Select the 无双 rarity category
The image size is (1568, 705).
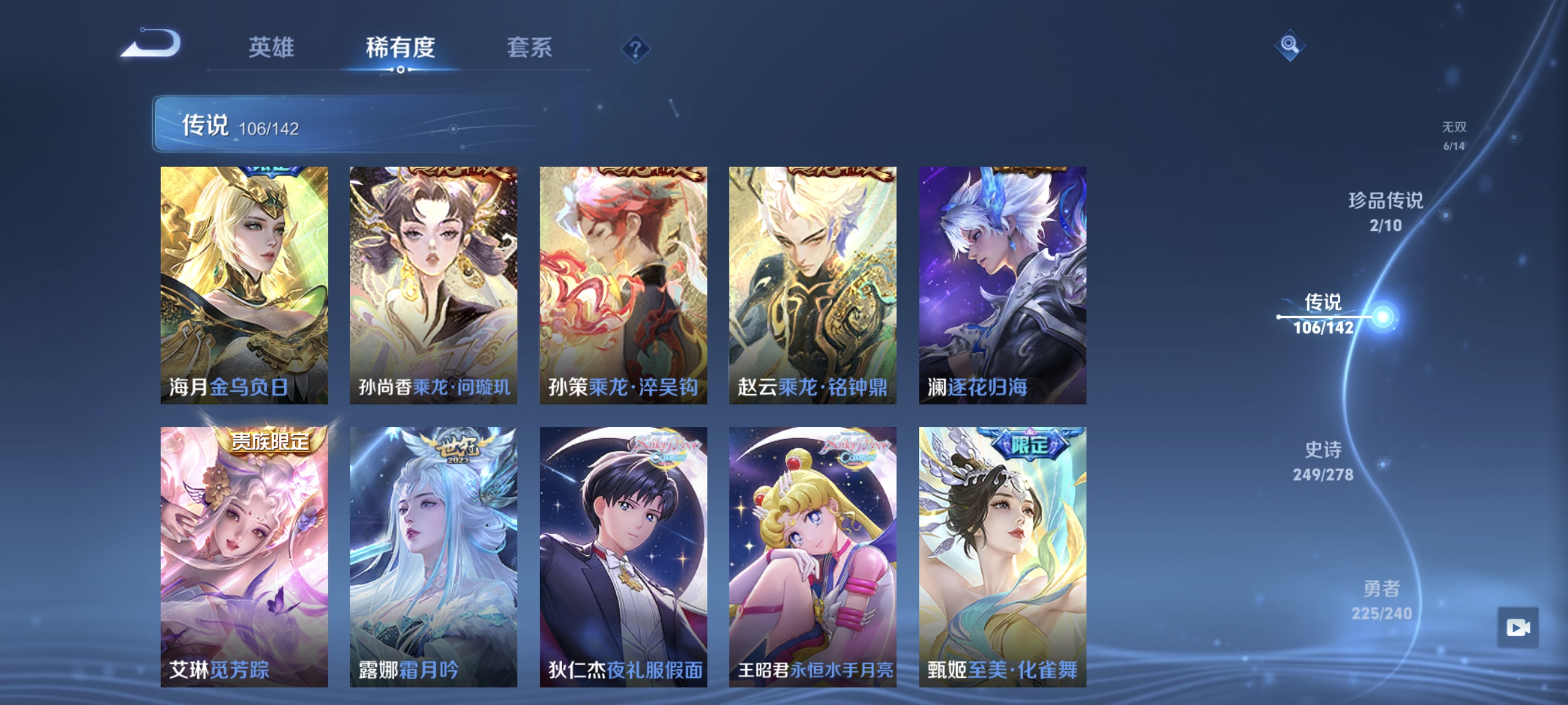tap(1455, 135)
